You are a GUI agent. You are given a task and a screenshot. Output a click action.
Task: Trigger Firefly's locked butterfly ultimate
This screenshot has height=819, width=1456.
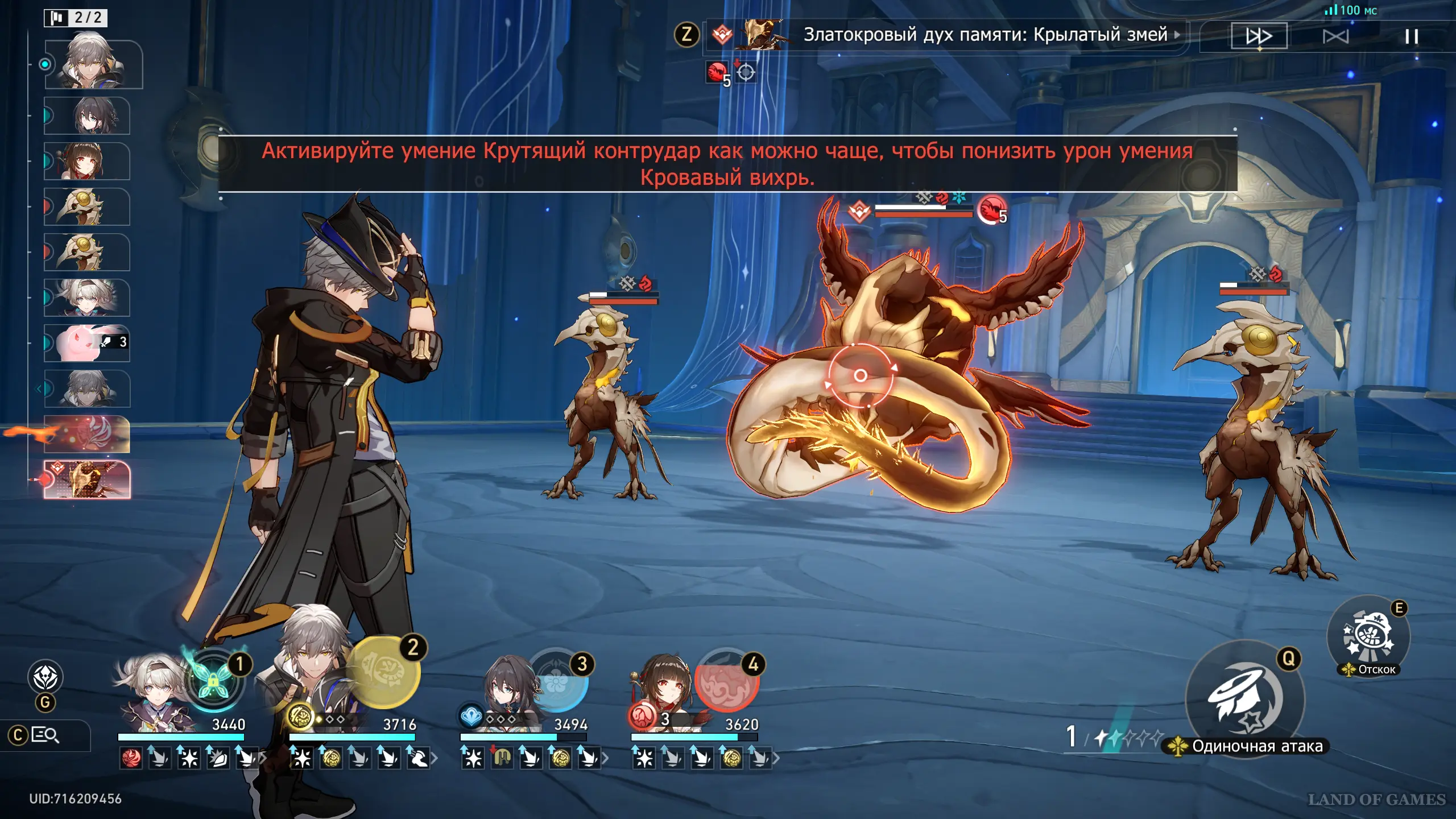point(213,680)
